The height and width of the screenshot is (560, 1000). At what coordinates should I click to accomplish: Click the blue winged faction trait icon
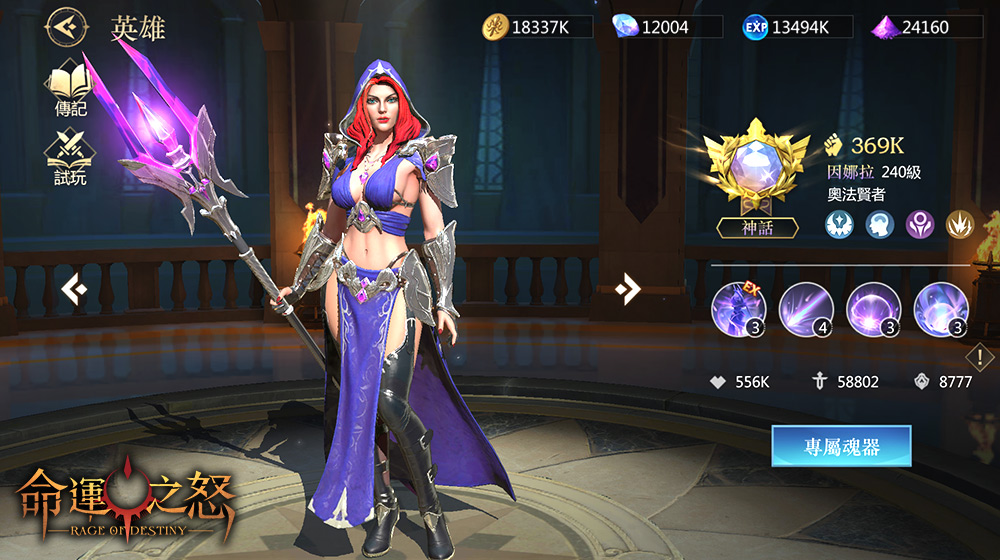point(839,224)
